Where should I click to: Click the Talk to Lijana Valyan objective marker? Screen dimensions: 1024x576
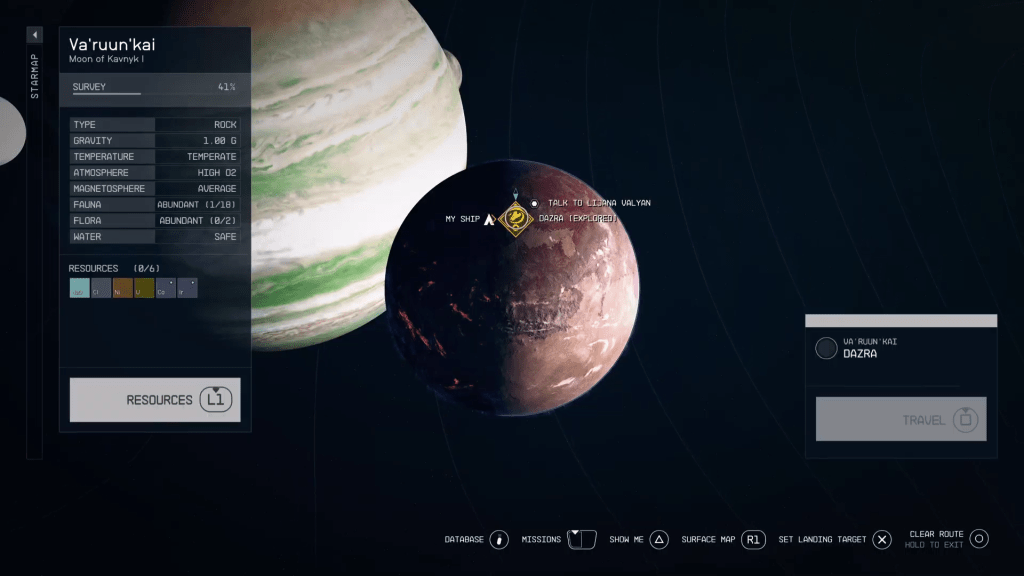(534, 203)
